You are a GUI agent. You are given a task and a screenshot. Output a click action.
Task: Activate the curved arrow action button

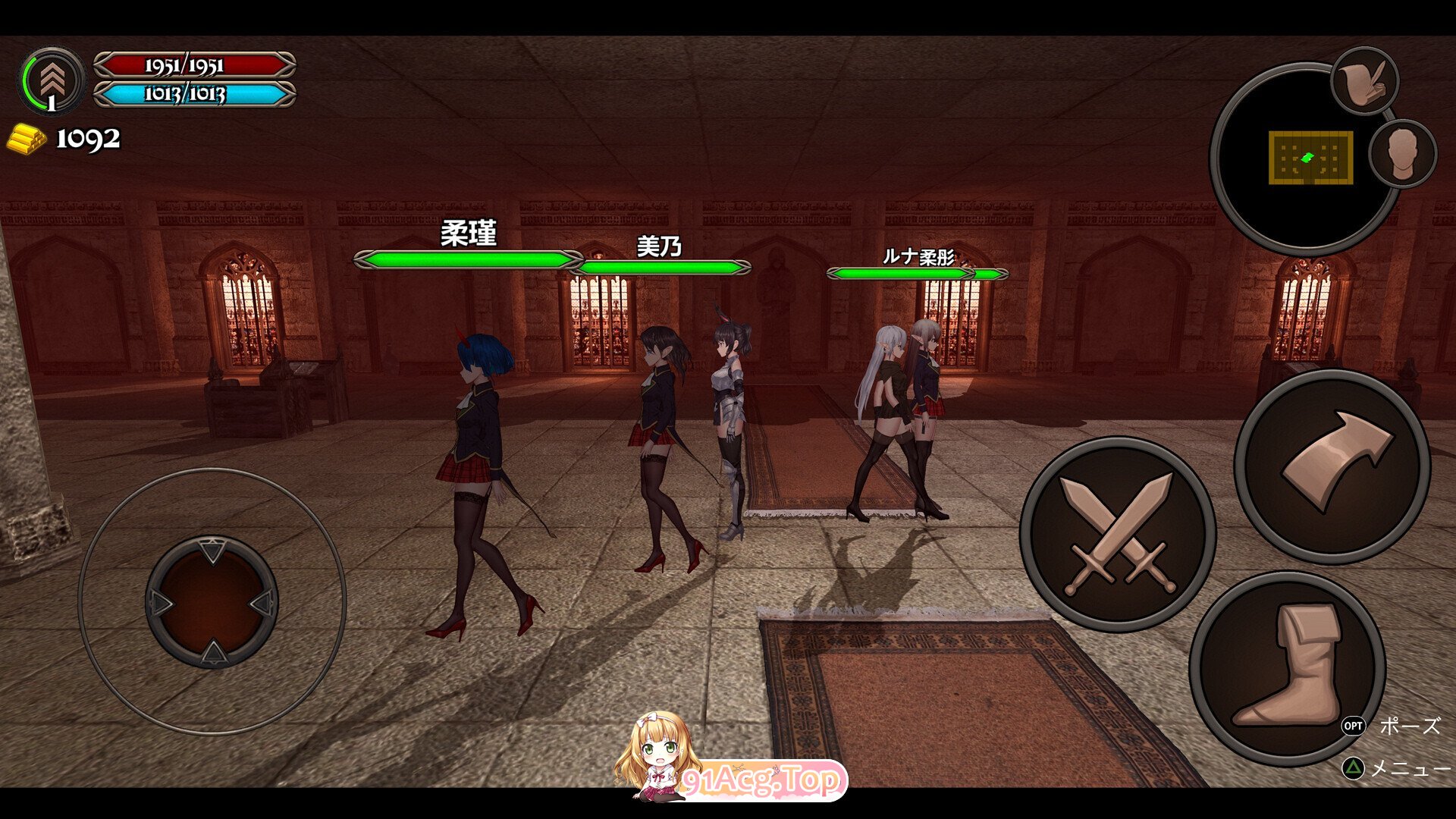[1332, 466]
